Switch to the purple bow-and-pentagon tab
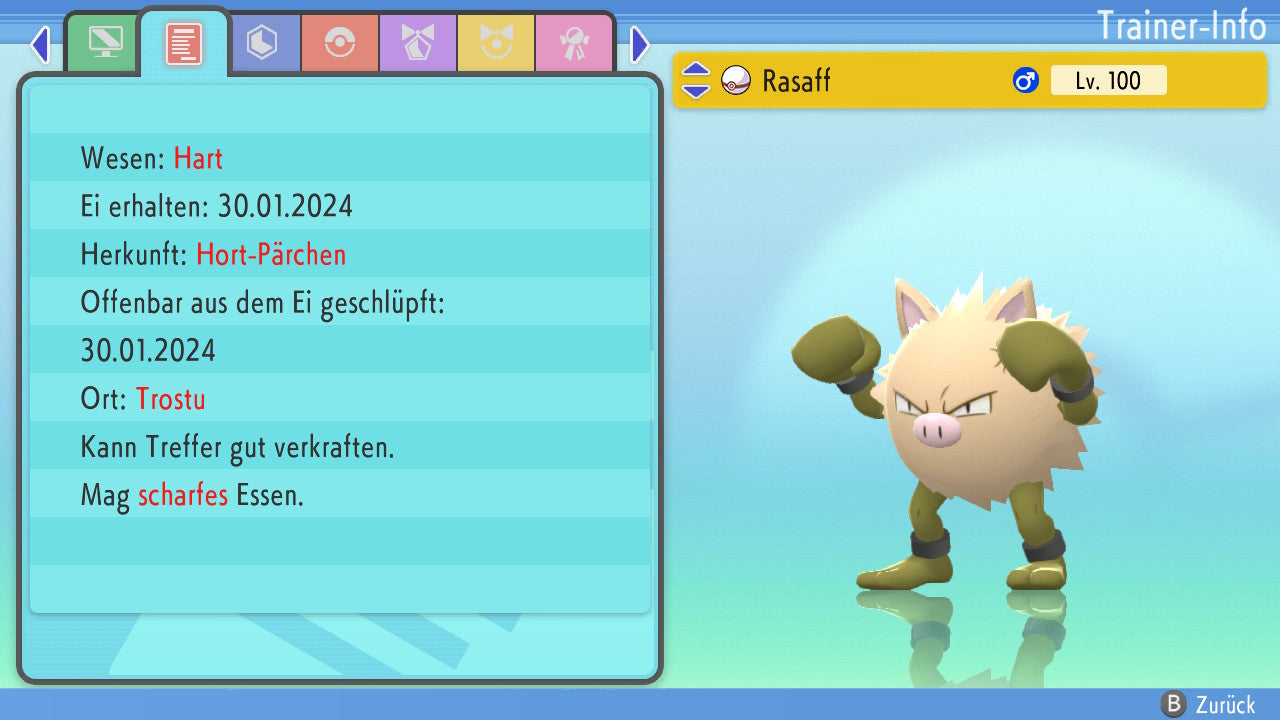The height and width of the screenshot is (720, 1280). click(x=418, y=43)
